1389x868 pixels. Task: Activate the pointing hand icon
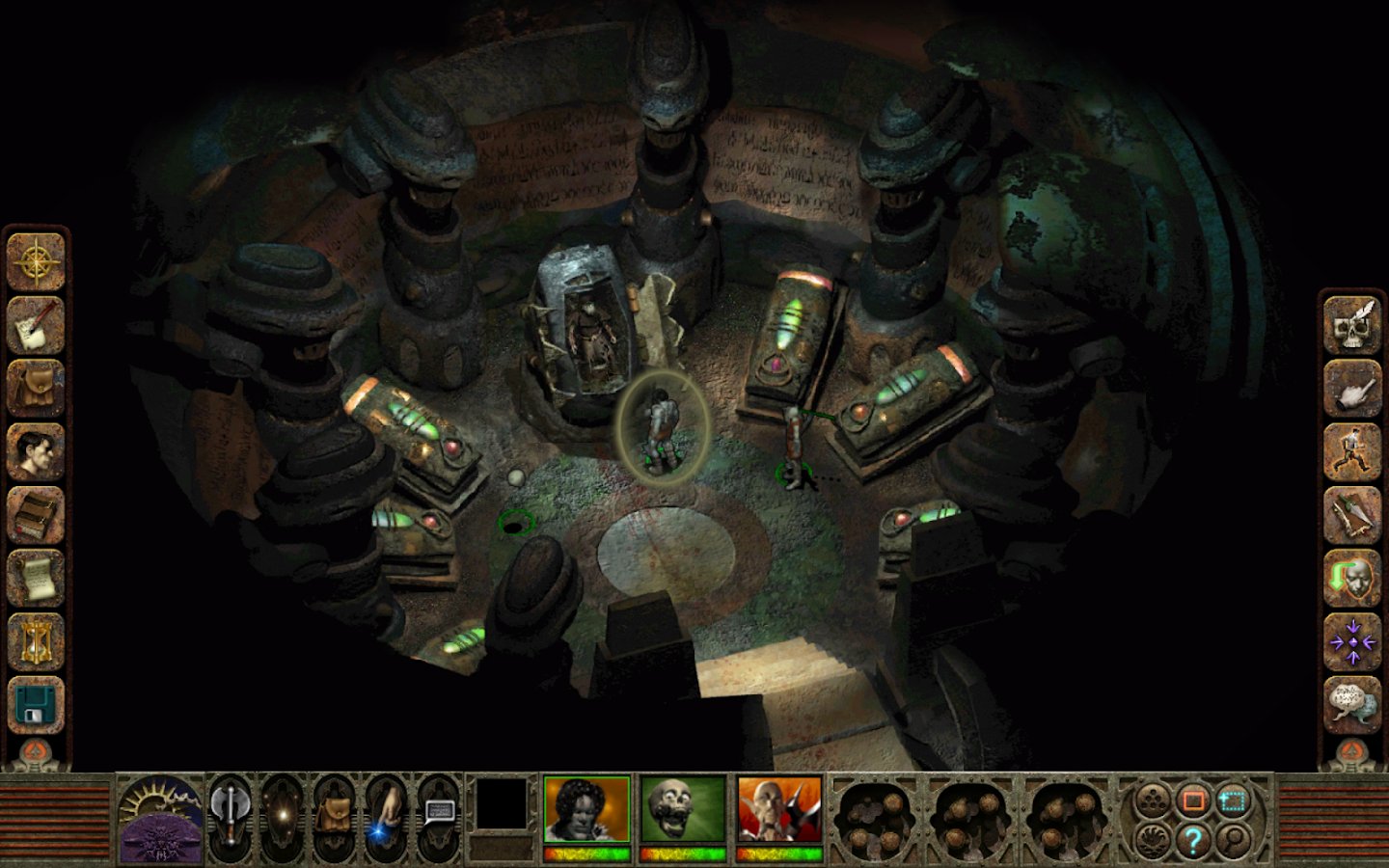click(x=1352, y=389)
